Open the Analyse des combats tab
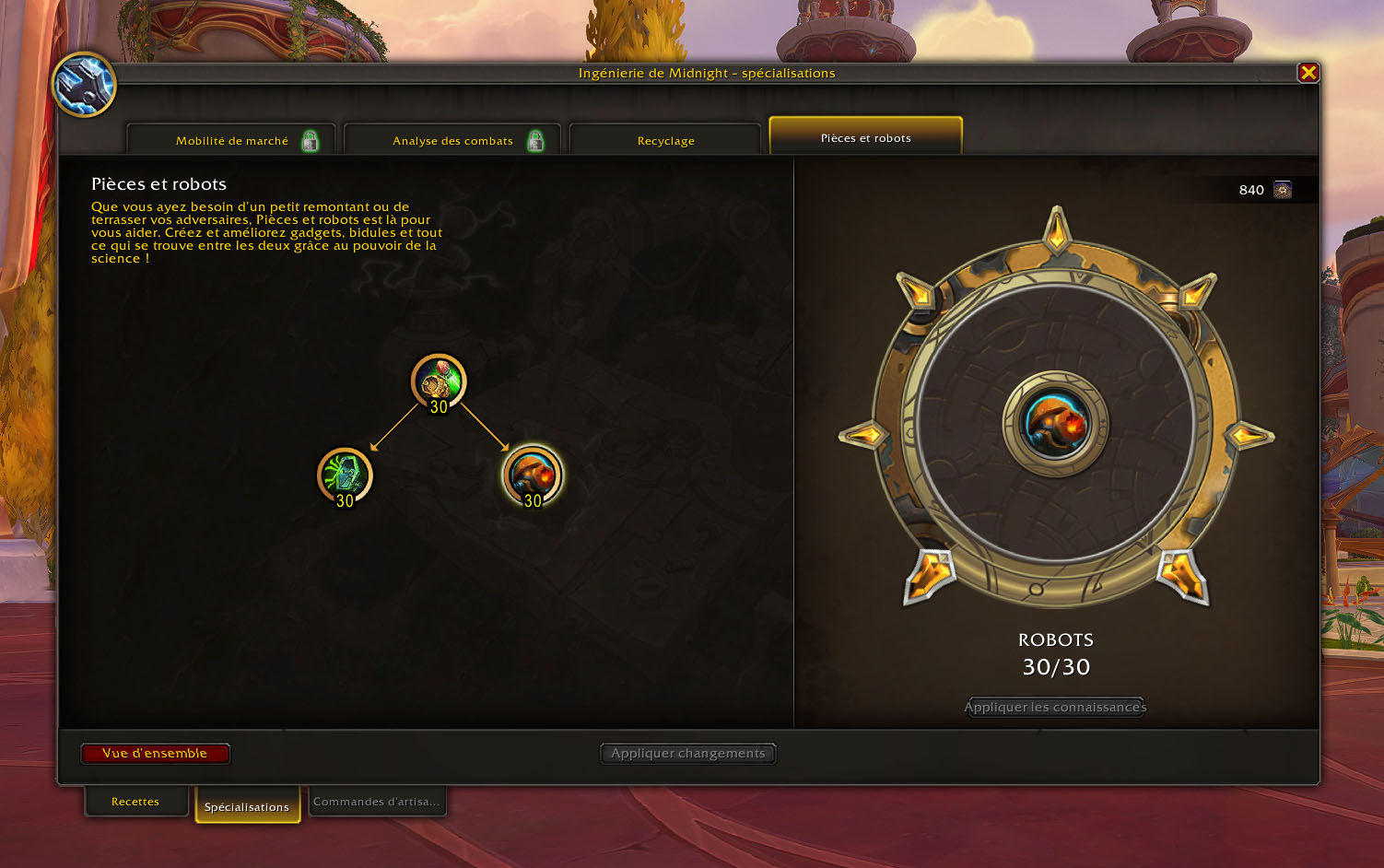The width and height of the screenshot is (1384, 868). pyautogui.click(x=452, y=141)
